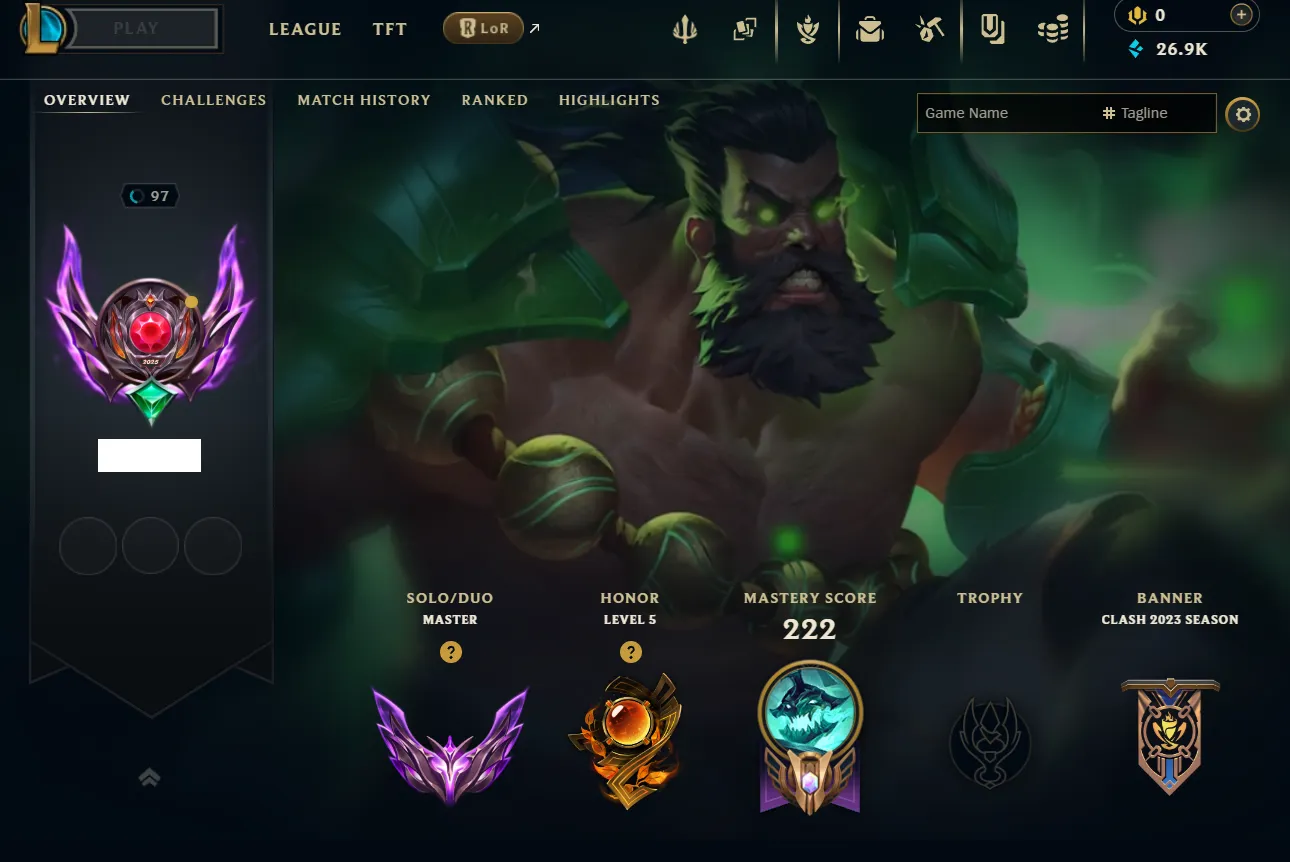Switch to the CHALLENGES tab
The width and height of the screenshot is (1290, 862).
click(x=213, y=100)
